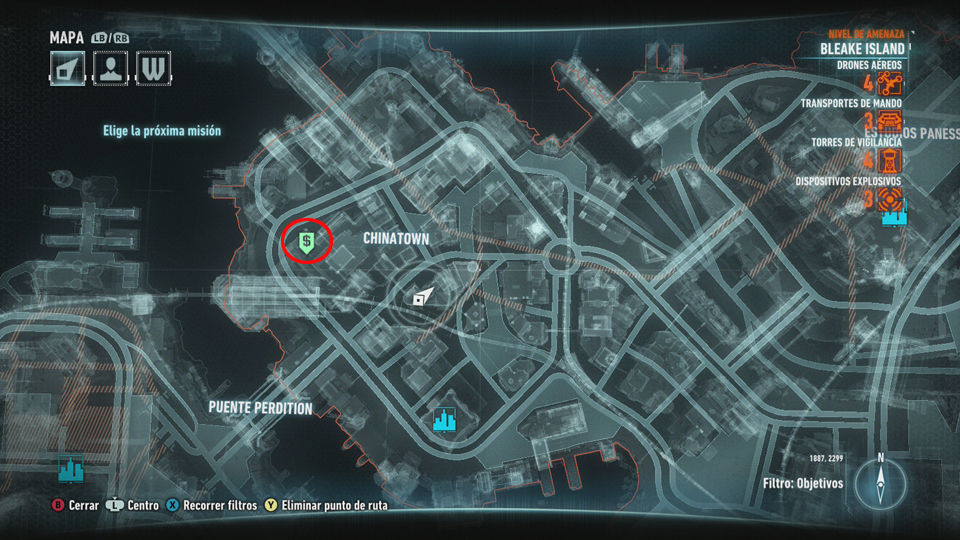Screen dimensions: 960x540
Task: Open the W logo tab
Action: click(x=154, y=68)
